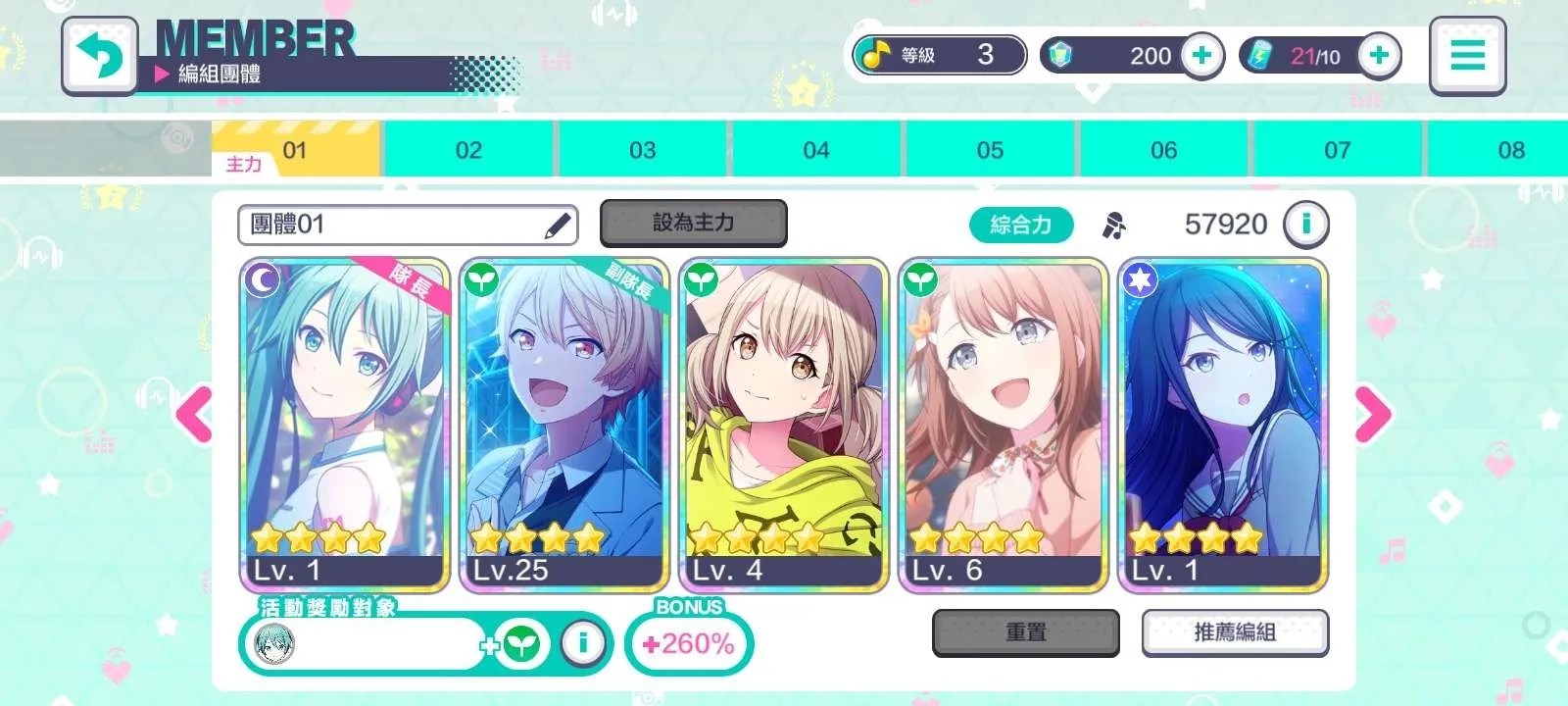This screenshot has width=1568, height=706.
Task: Refill live bonus energy with plus button
Action: click(1379, 56)
